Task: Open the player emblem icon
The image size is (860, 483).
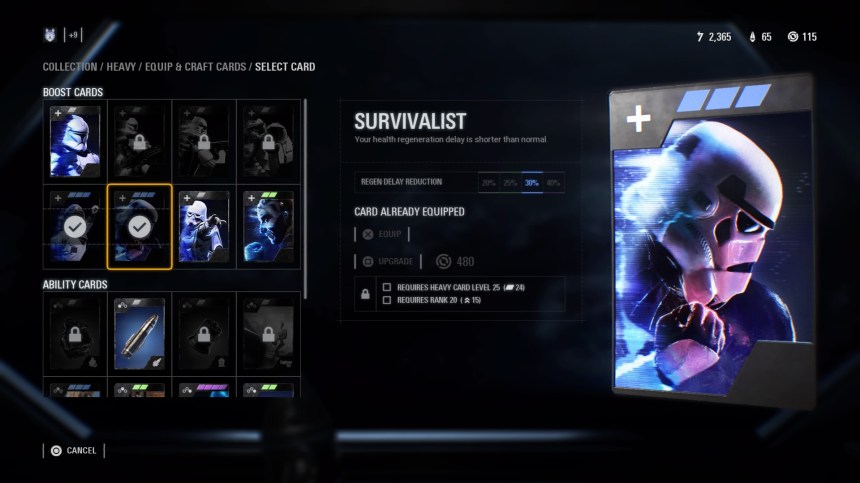Action: [x=50, y=35]
